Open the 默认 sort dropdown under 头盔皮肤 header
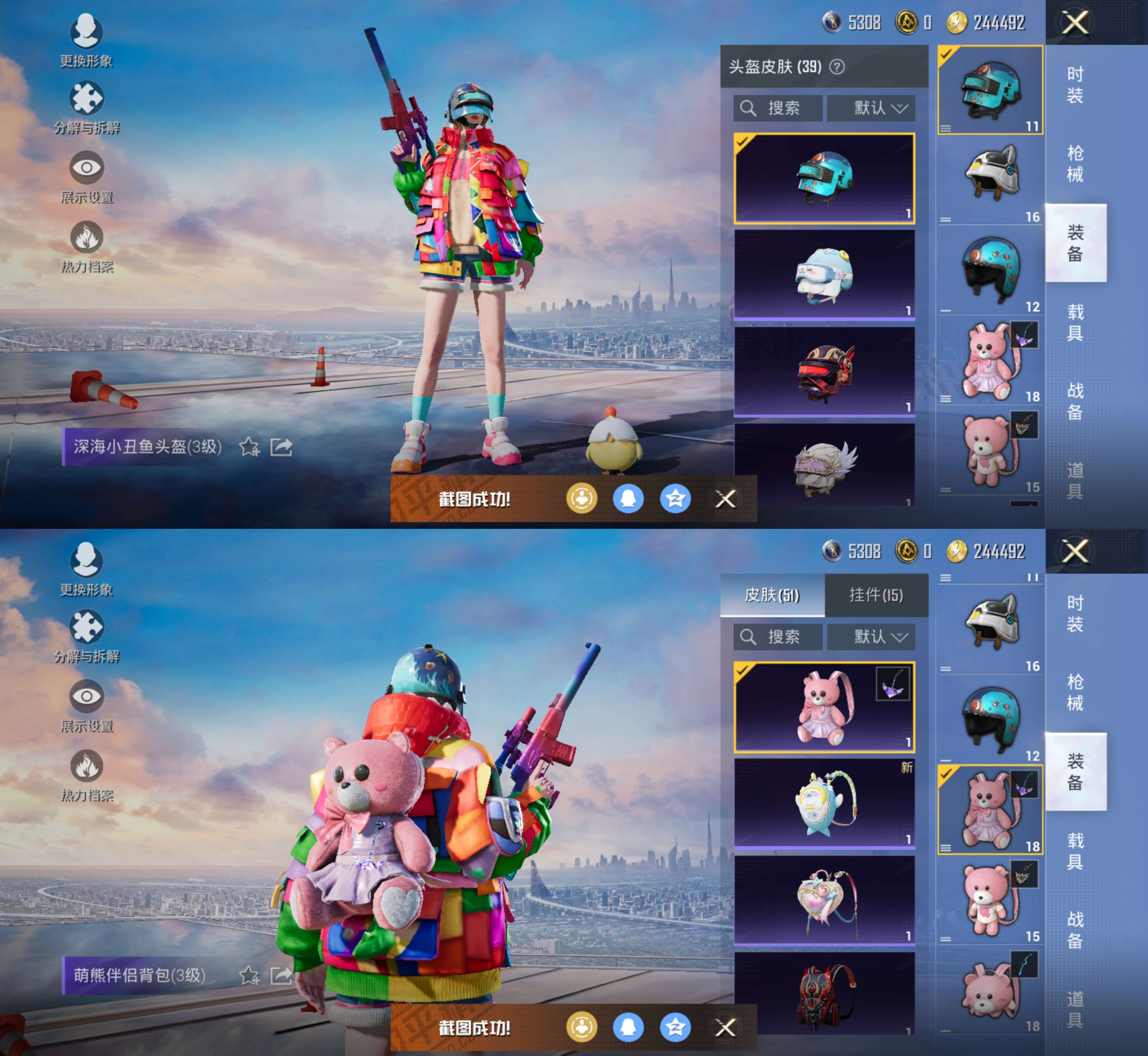This screenshot has width=1148, height=1056. (871, 108)
